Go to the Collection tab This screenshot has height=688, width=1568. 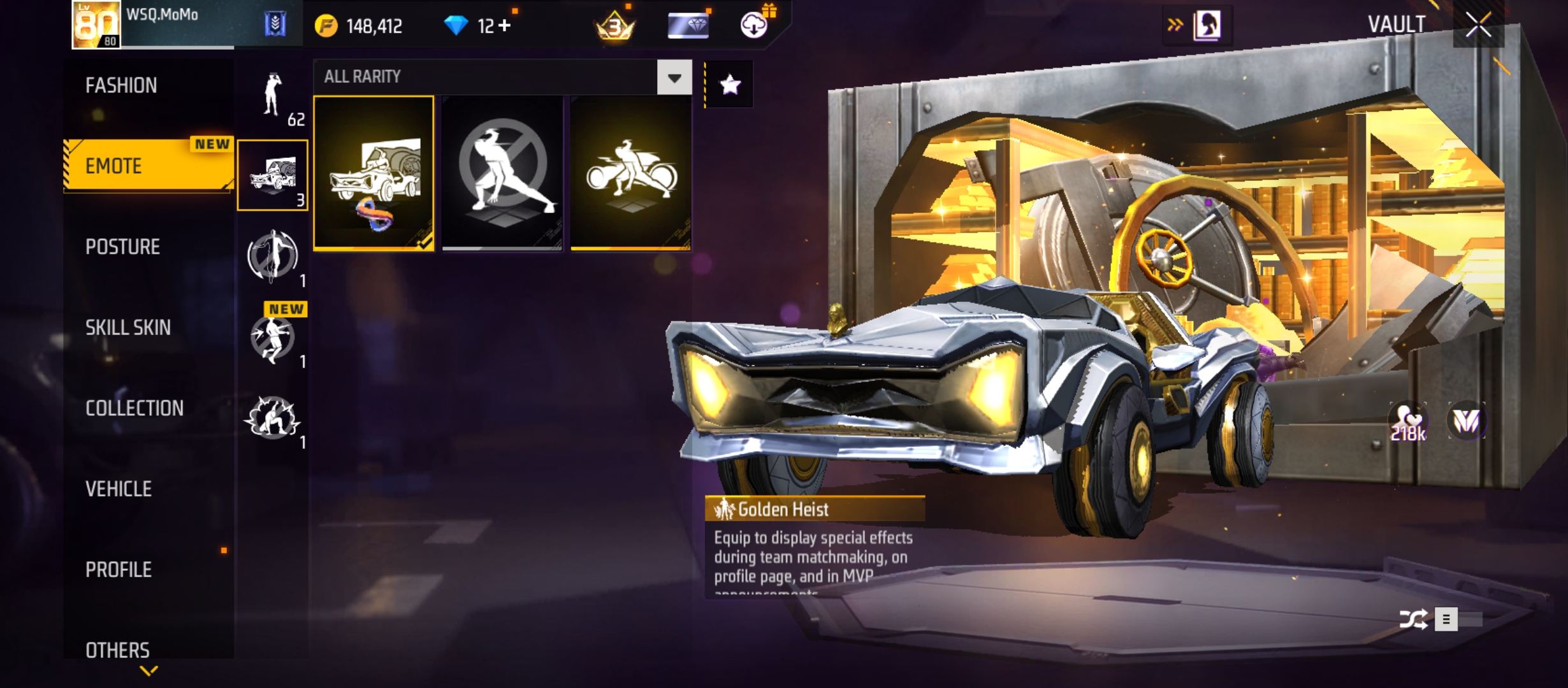(134, 408)
